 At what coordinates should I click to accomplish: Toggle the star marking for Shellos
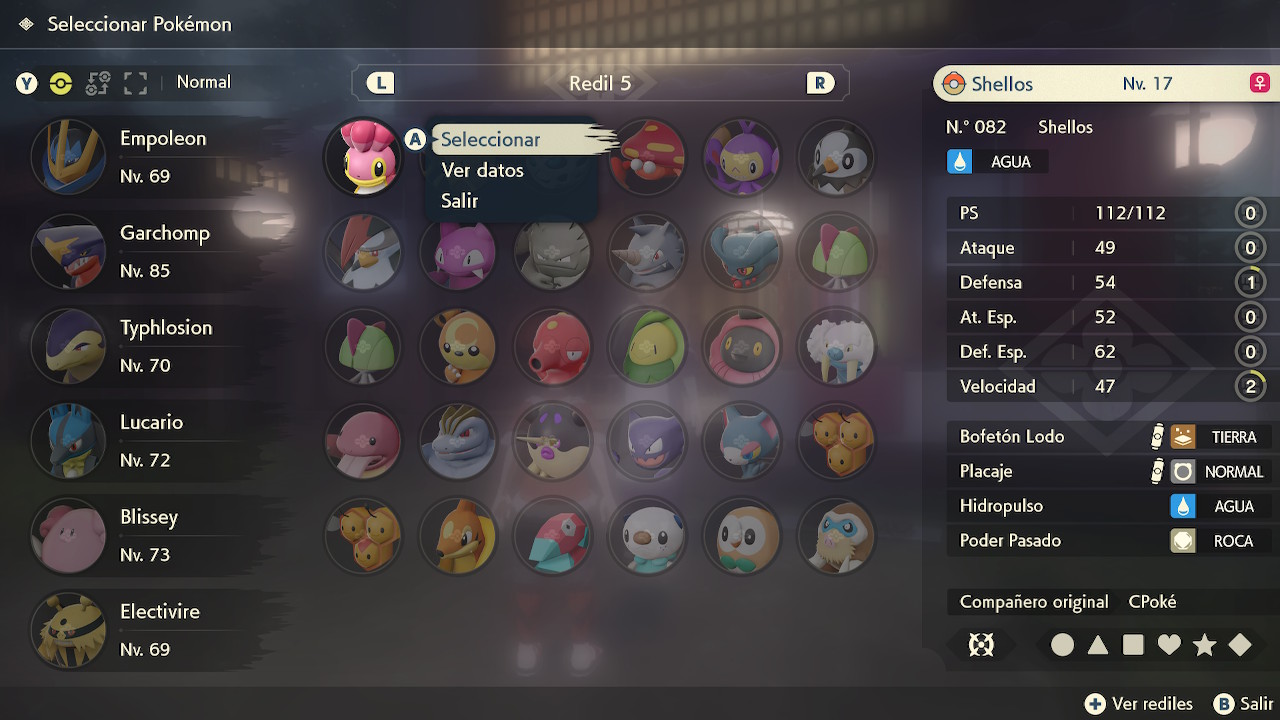click(x=1204, y=645)
